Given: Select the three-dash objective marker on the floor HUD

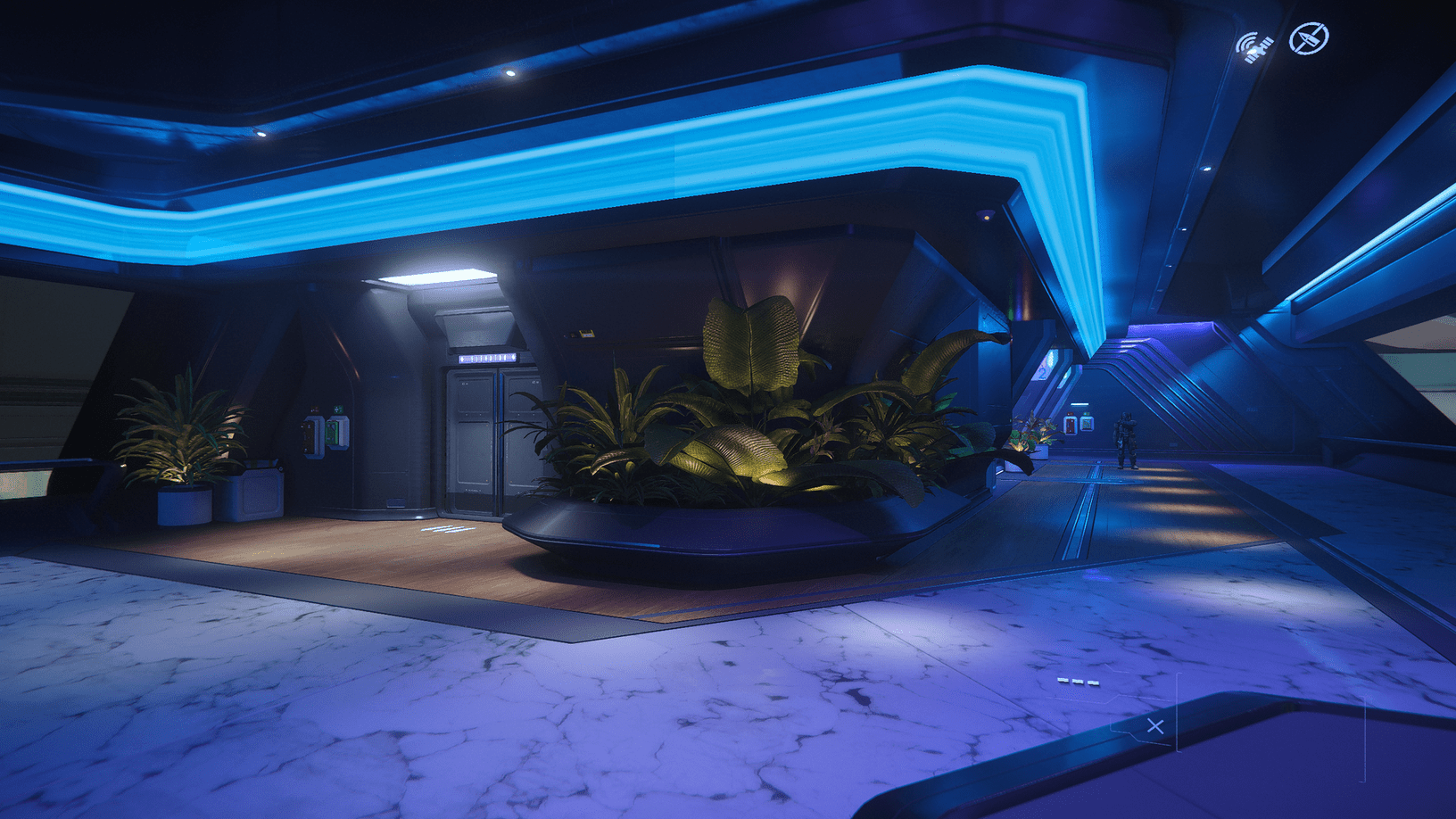Looking at the screenshot, I should tap(1077, 679).
